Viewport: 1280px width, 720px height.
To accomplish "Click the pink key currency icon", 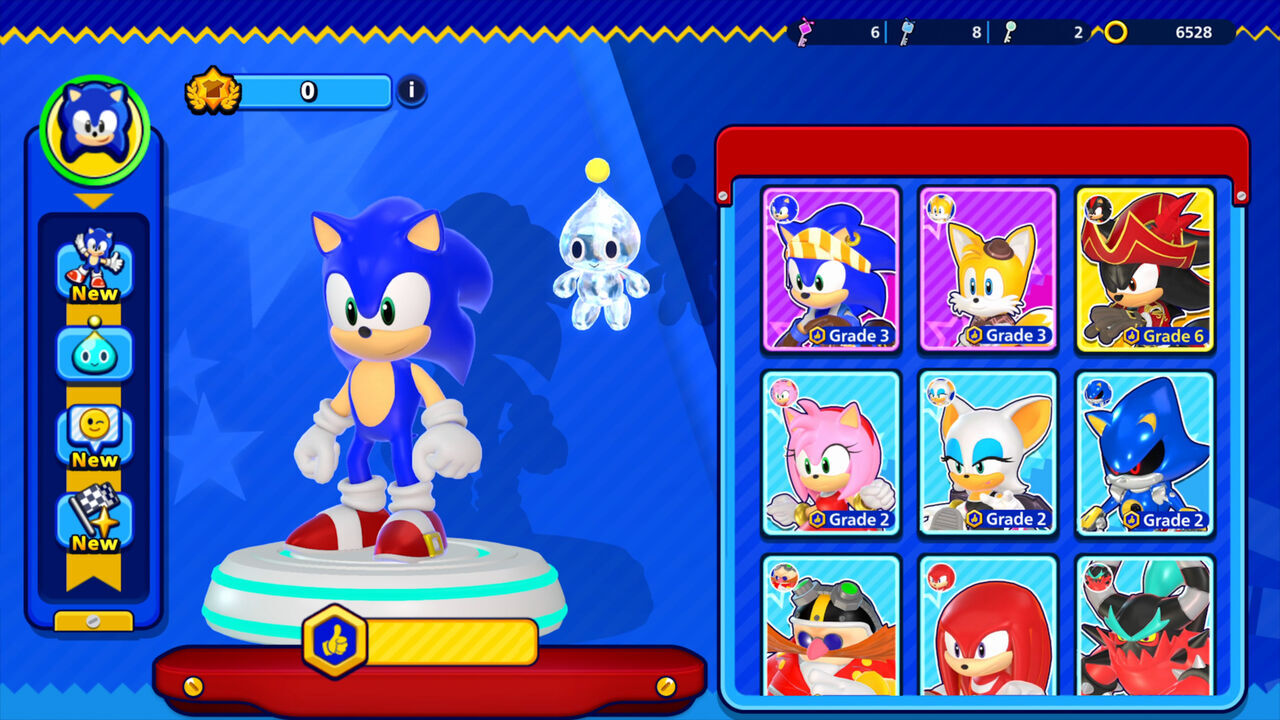I will (x=807, y=31).
